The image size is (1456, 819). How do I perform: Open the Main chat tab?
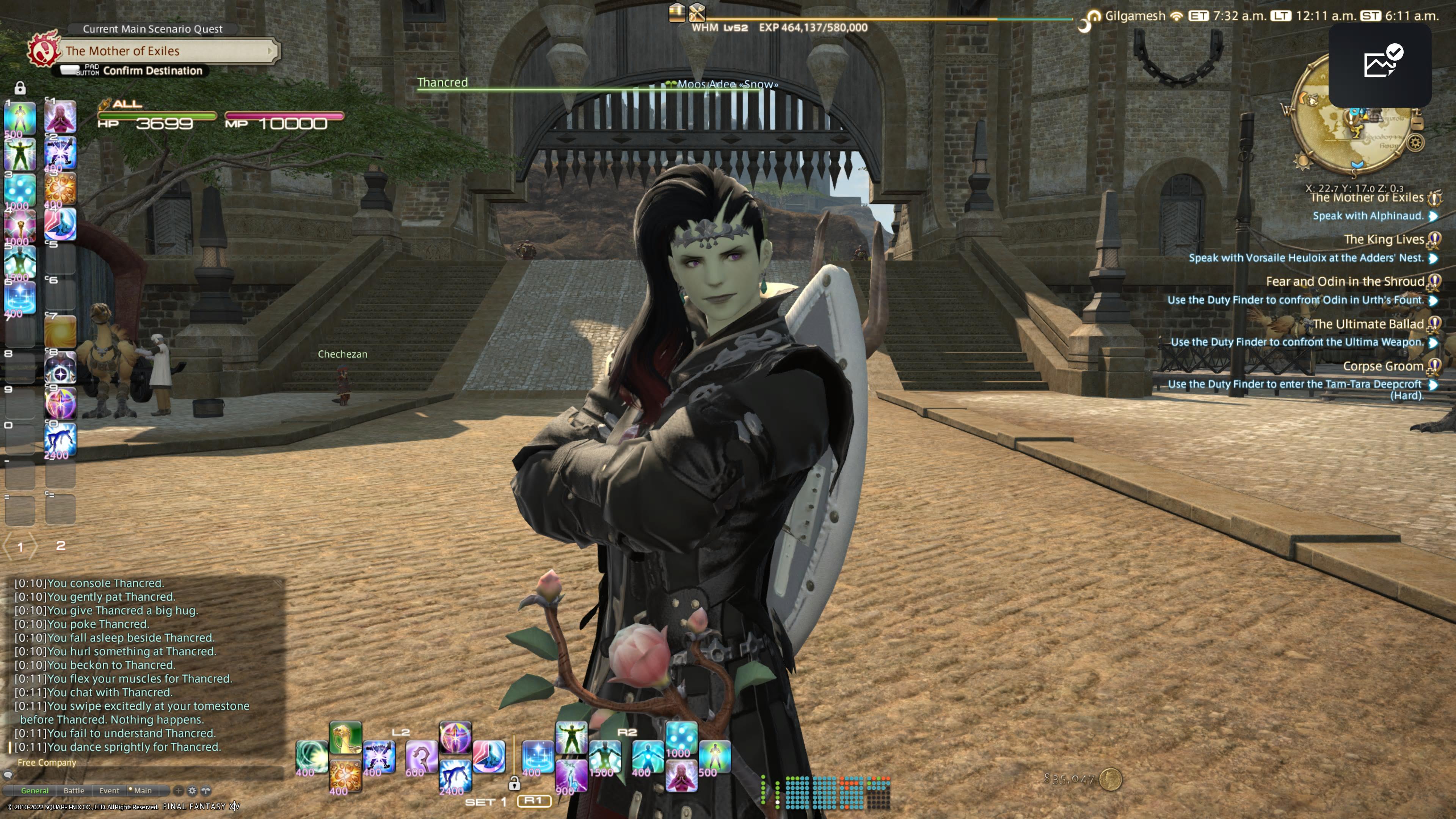142,791
